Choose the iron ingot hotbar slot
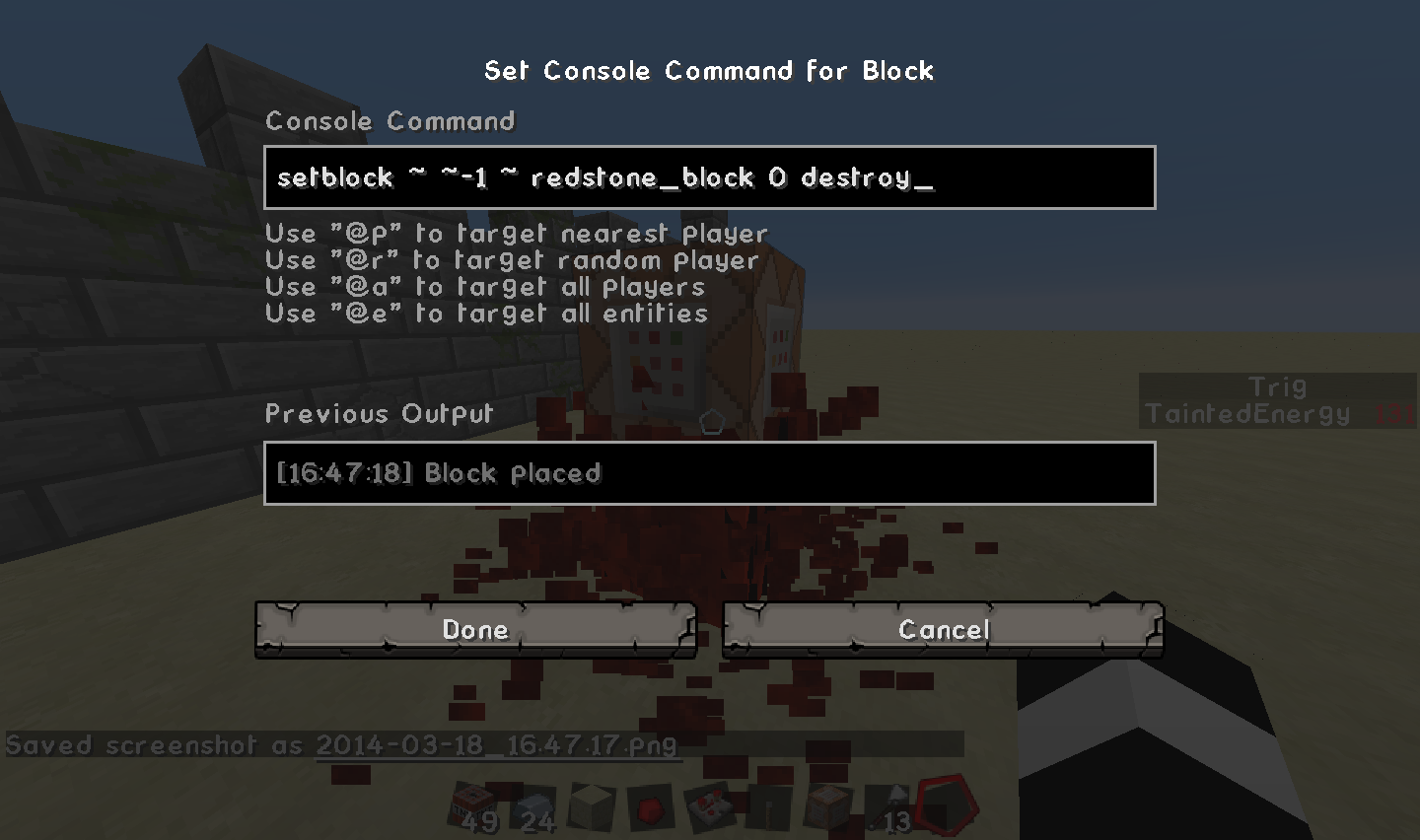 (535, 806)
